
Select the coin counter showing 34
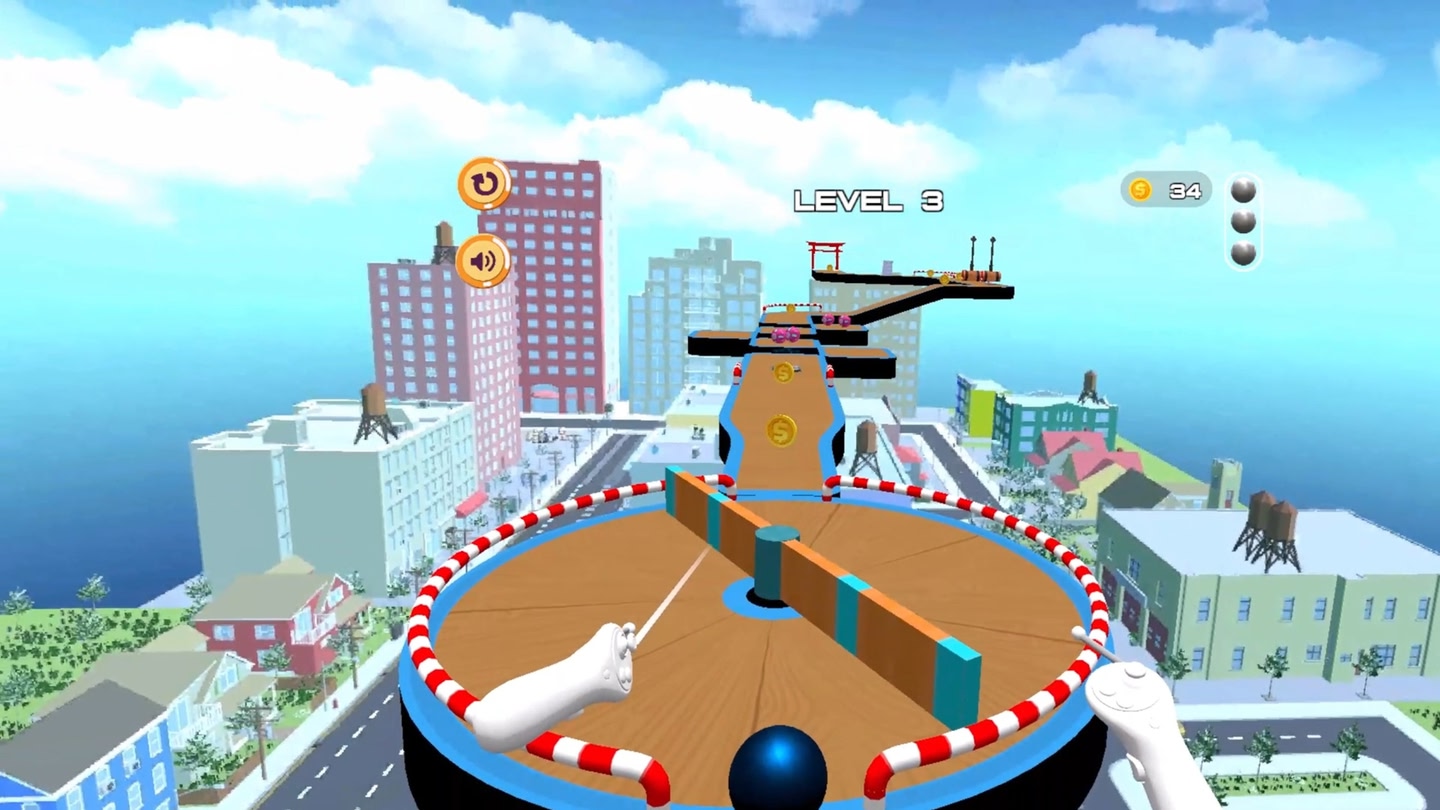(1166, 189)
